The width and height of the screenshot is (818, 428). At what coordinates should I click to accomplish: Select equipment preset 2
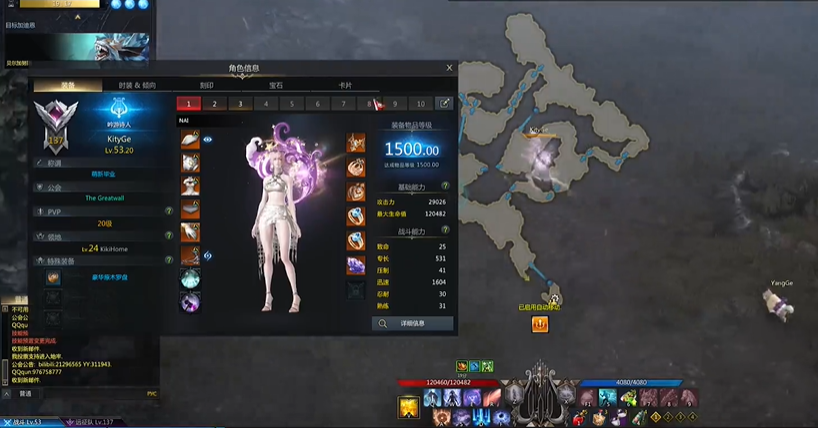click(x=213, y=103)
